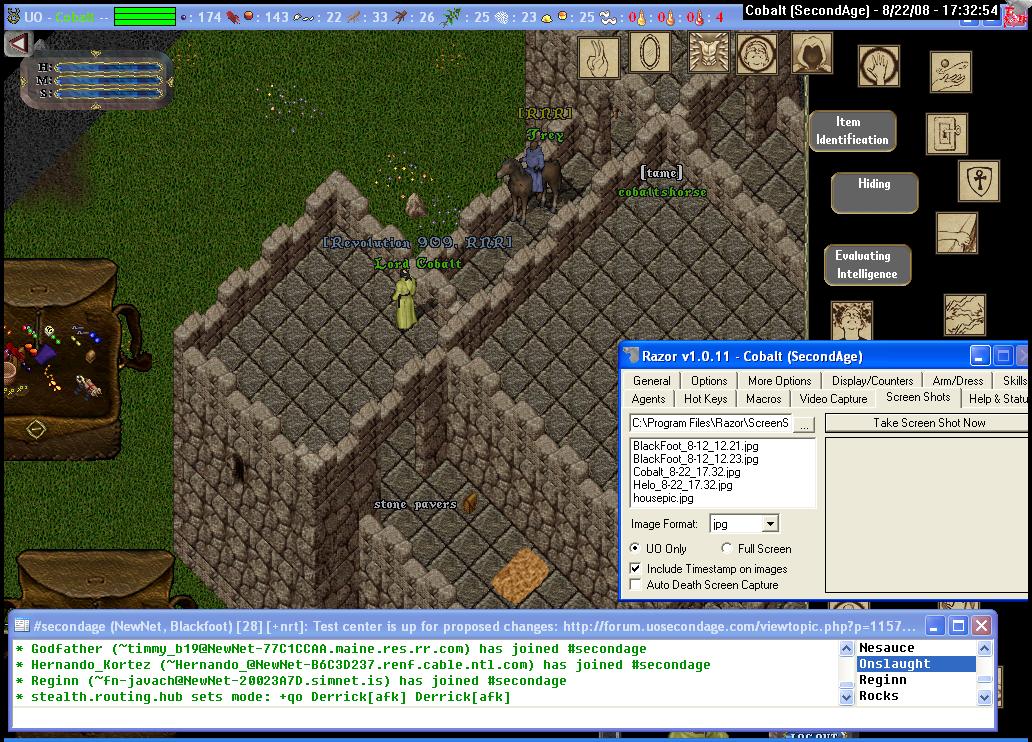The height and width of the screenshot is (742, 1032).
Task: Open the Image Format dropdown
Action: 769,524
